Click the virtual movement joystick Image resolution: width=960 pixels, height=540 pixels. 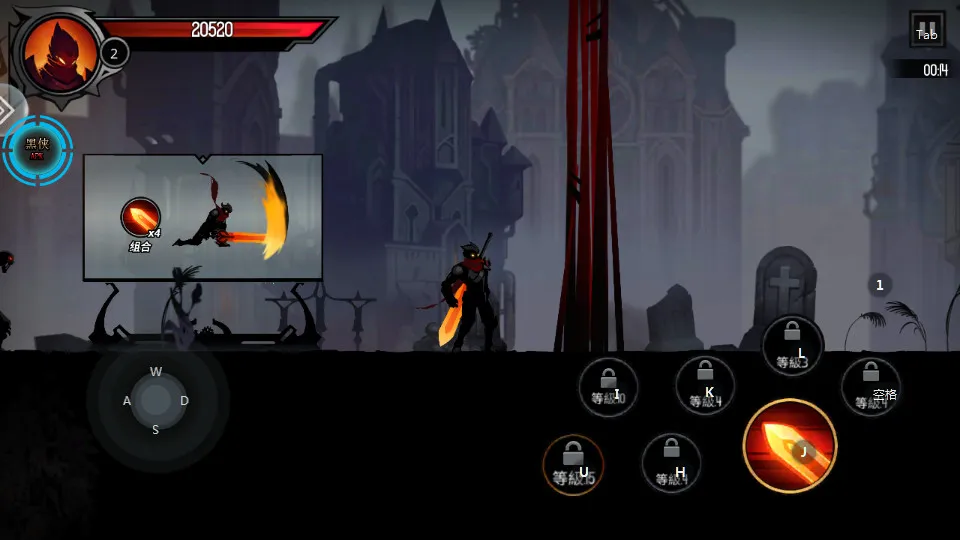[156, 400]
